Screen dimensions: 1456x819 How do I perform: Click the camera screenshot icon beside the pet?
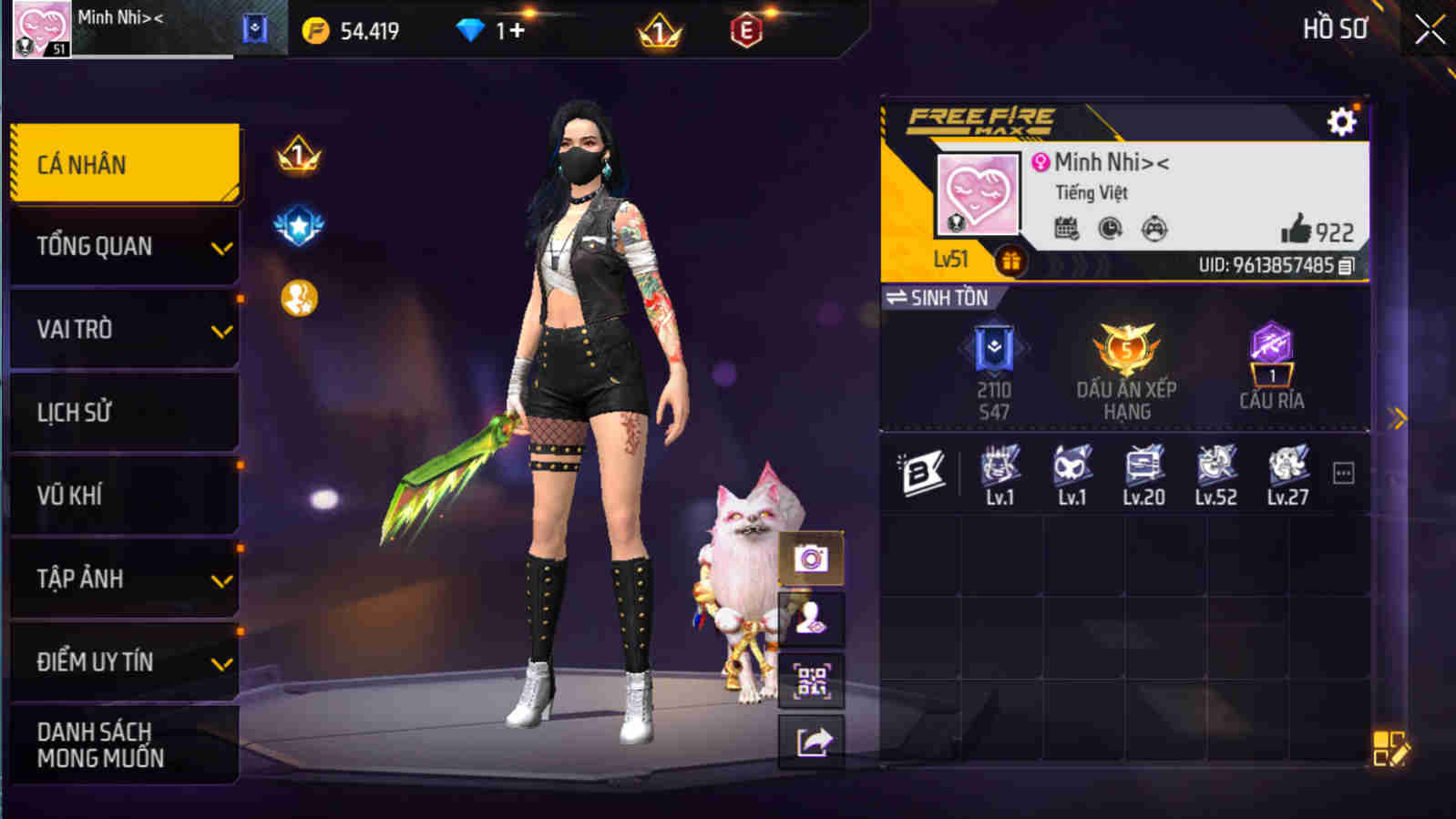point(810,560)
